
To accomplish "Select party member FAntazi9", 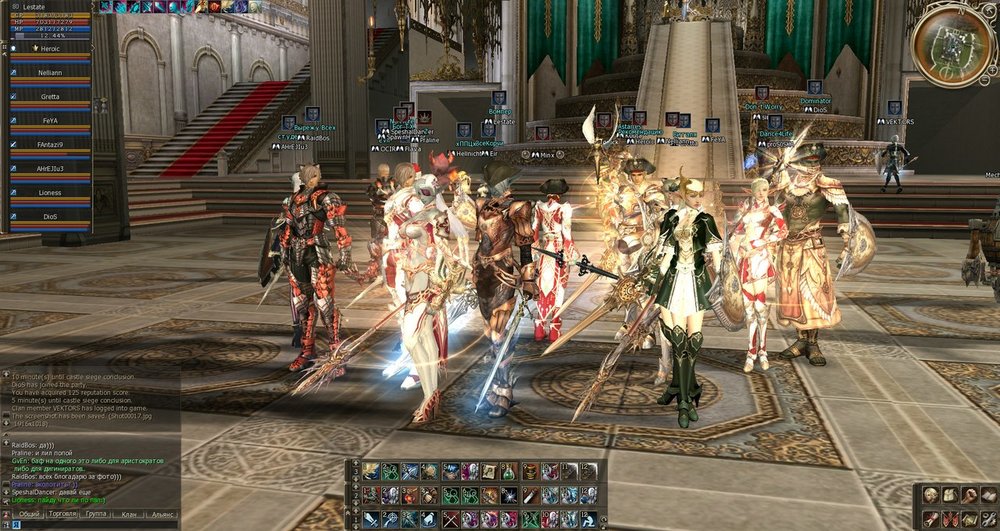I will click(50, 144).
